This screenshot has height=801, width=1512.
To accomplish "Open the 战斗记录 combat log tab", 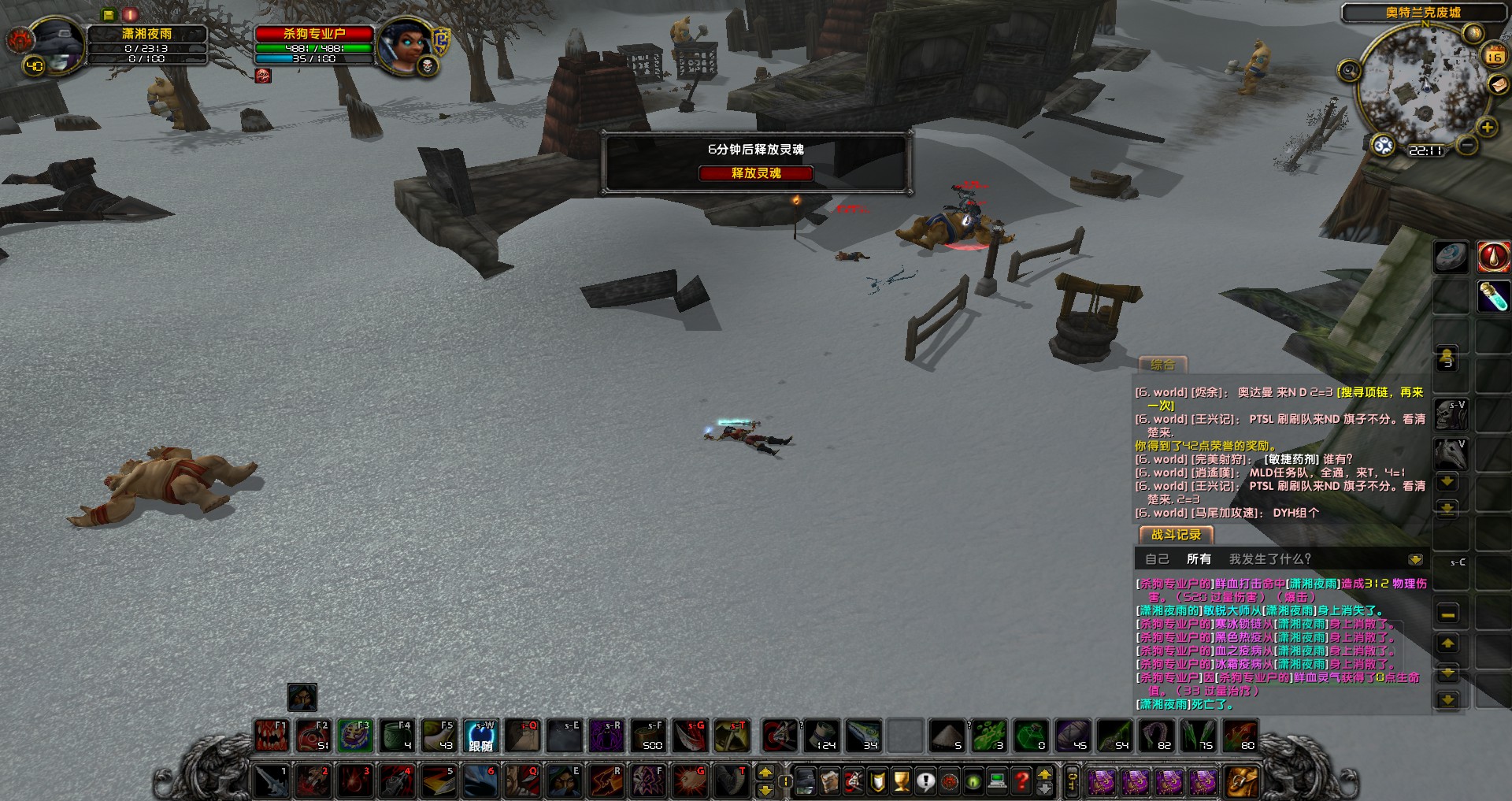I will [1176, 535].
